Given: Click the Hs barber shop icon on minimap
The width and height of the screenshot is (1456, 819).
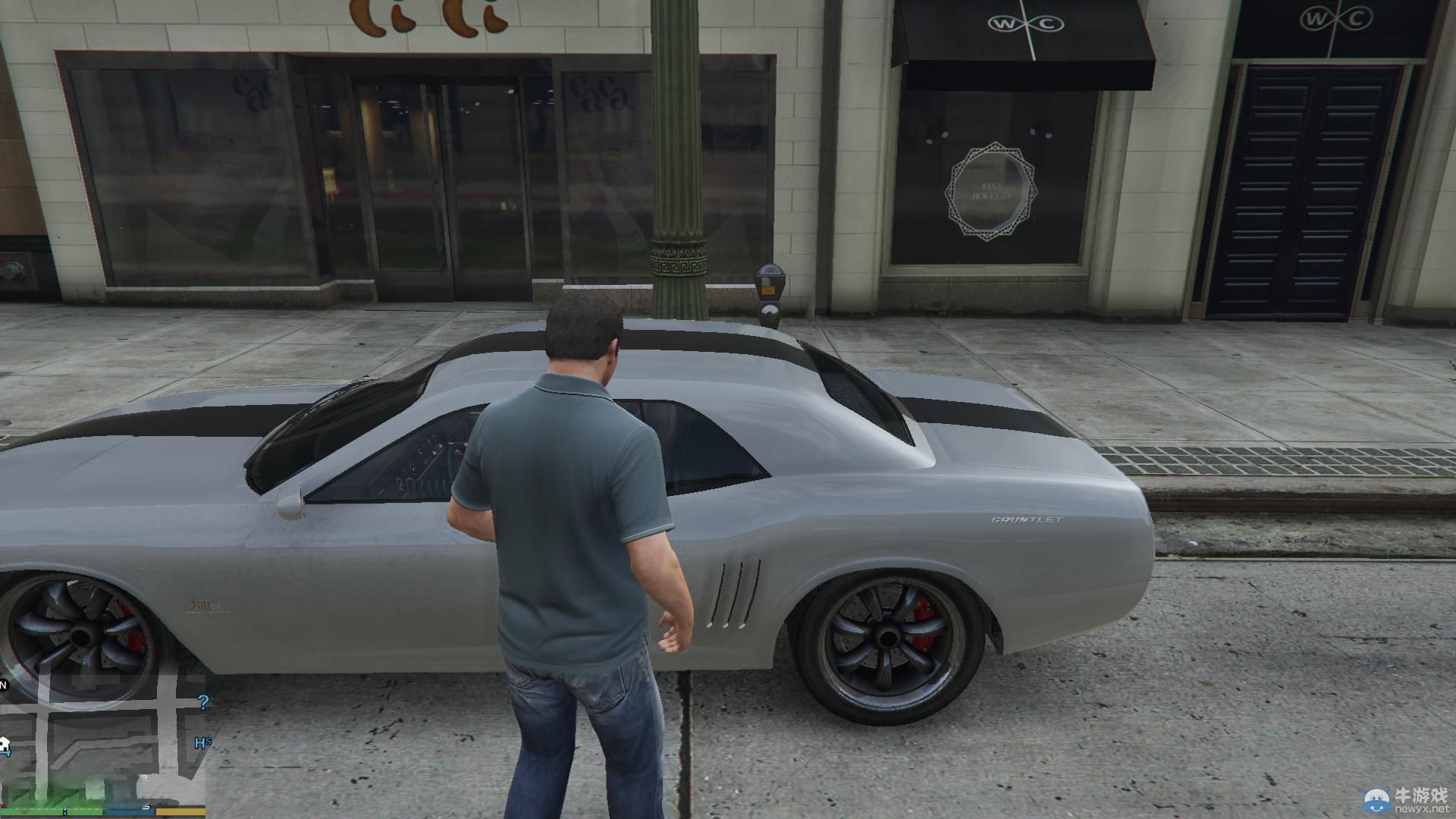Looking at the screenshot, I should coord(202,744).
